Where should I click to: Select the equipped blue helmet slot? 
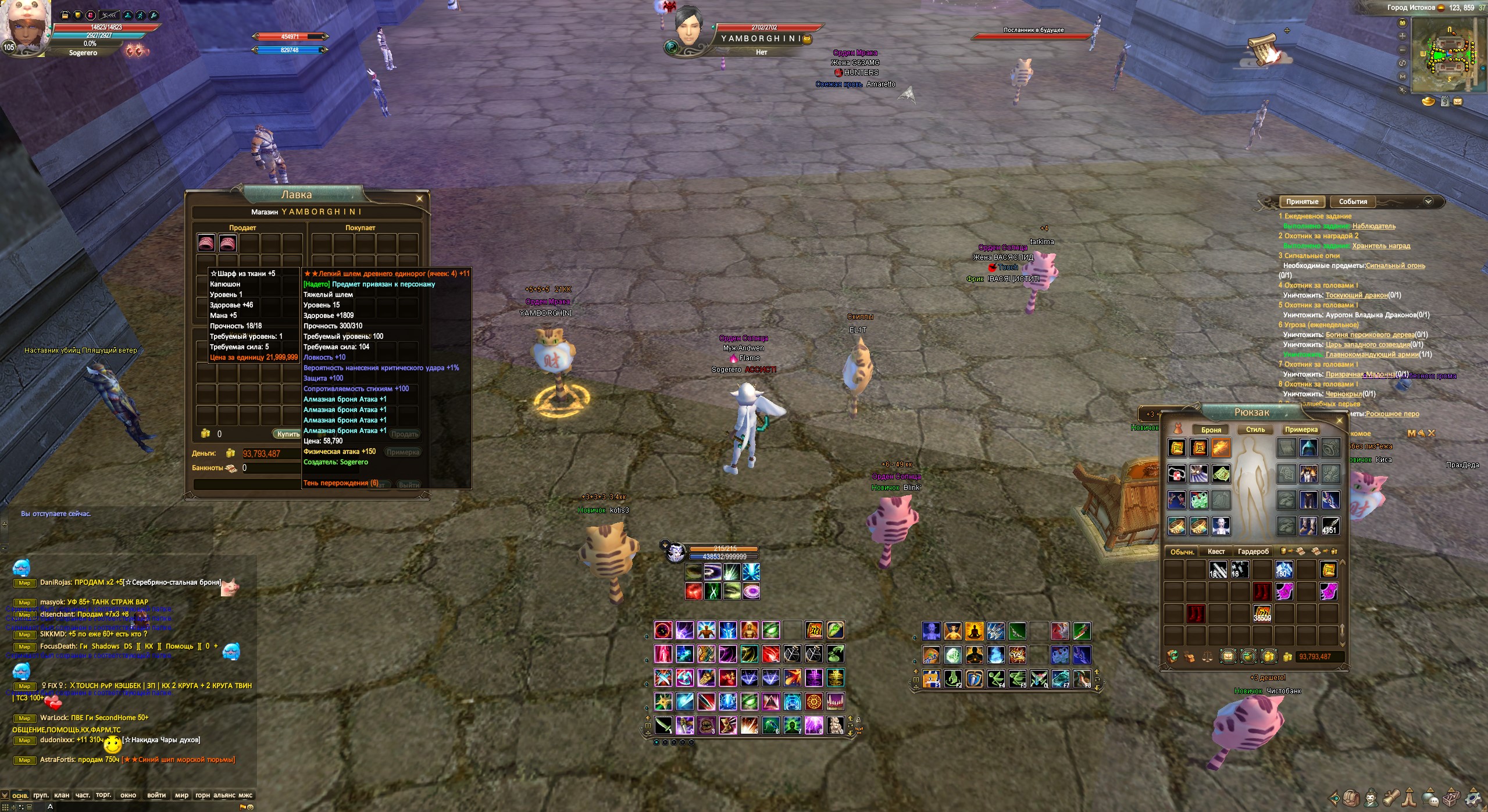pos(1308,448)
